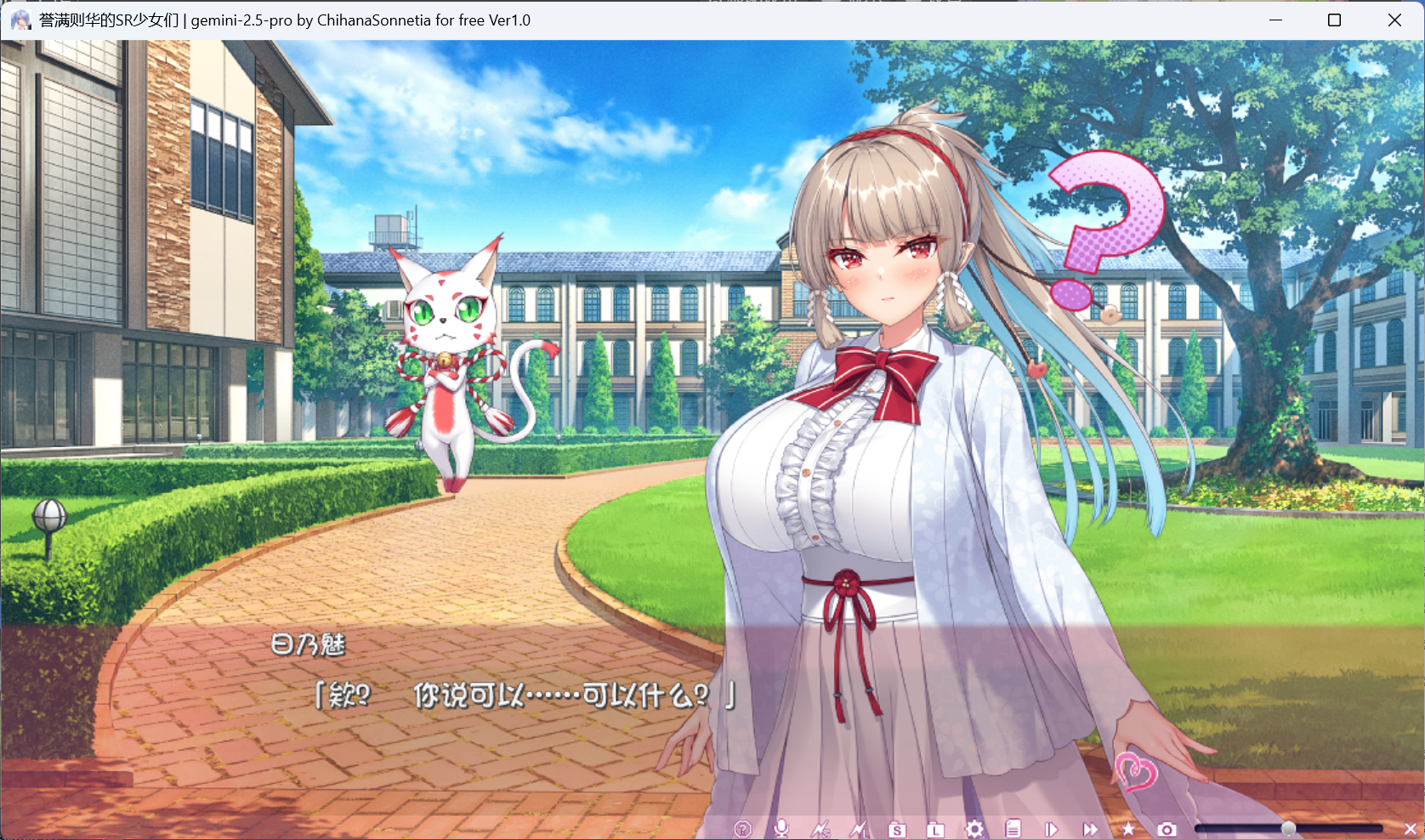Viewport: 1425px width, 840px height.
Task: Capture a screenshot with the camera icon
Action: (1167, 827)
